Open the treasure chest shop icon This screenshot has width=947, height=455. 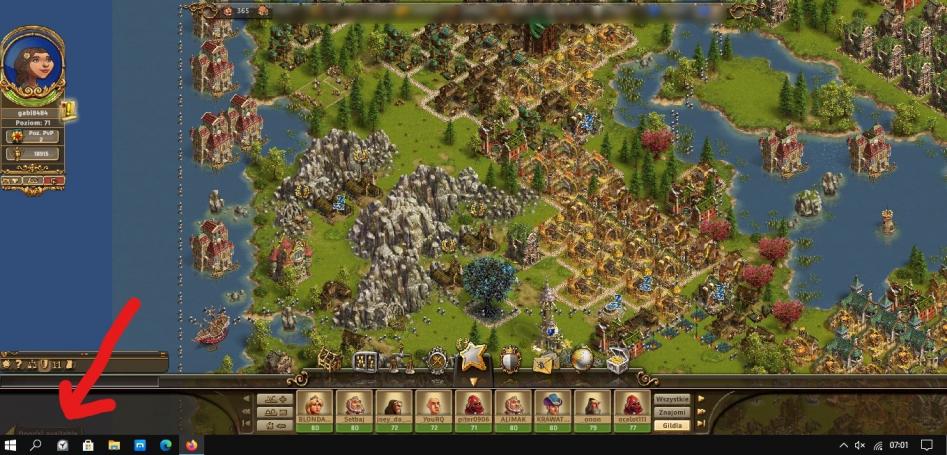(617, 362)
